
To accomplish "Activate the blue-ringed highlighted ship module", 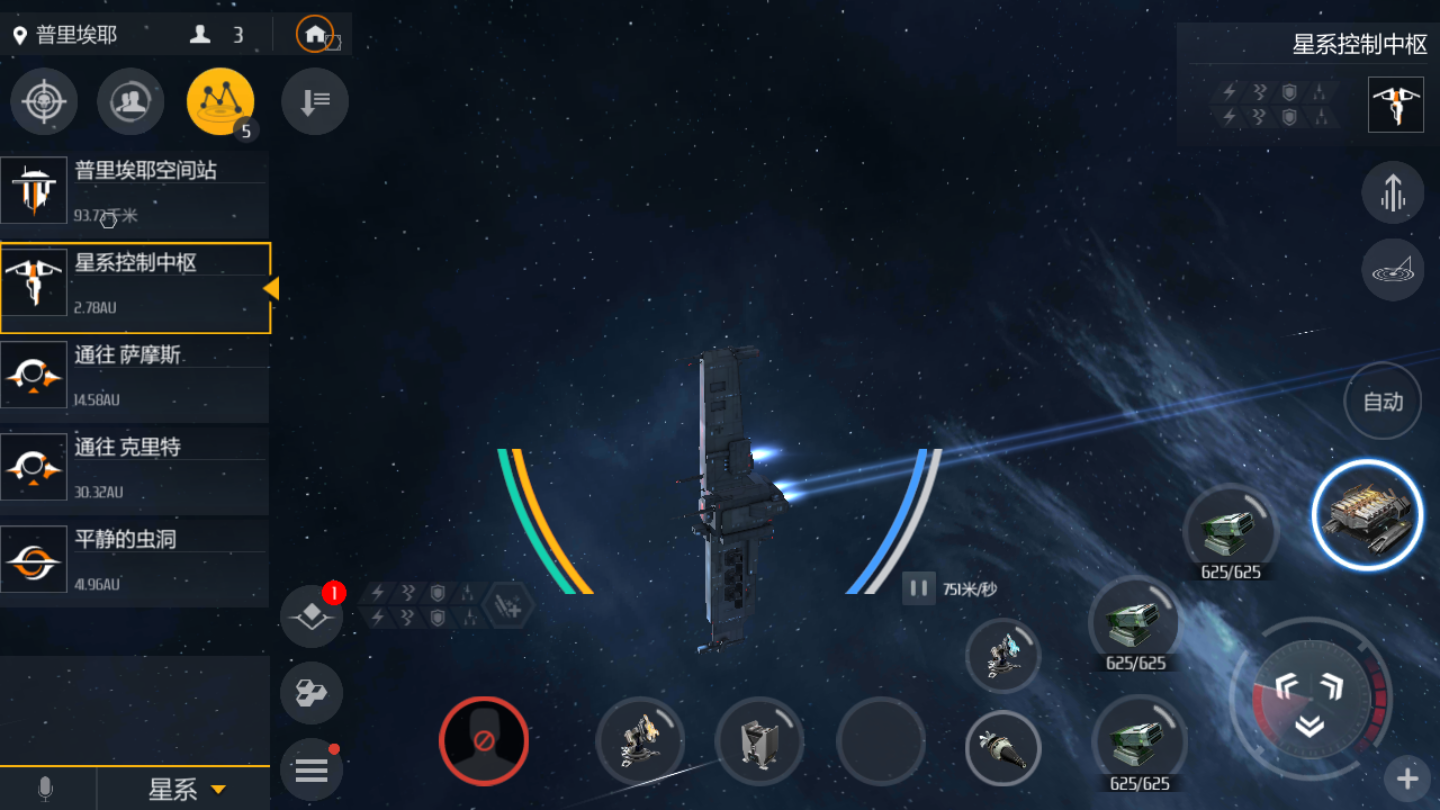I will (x=1367, y=515).
